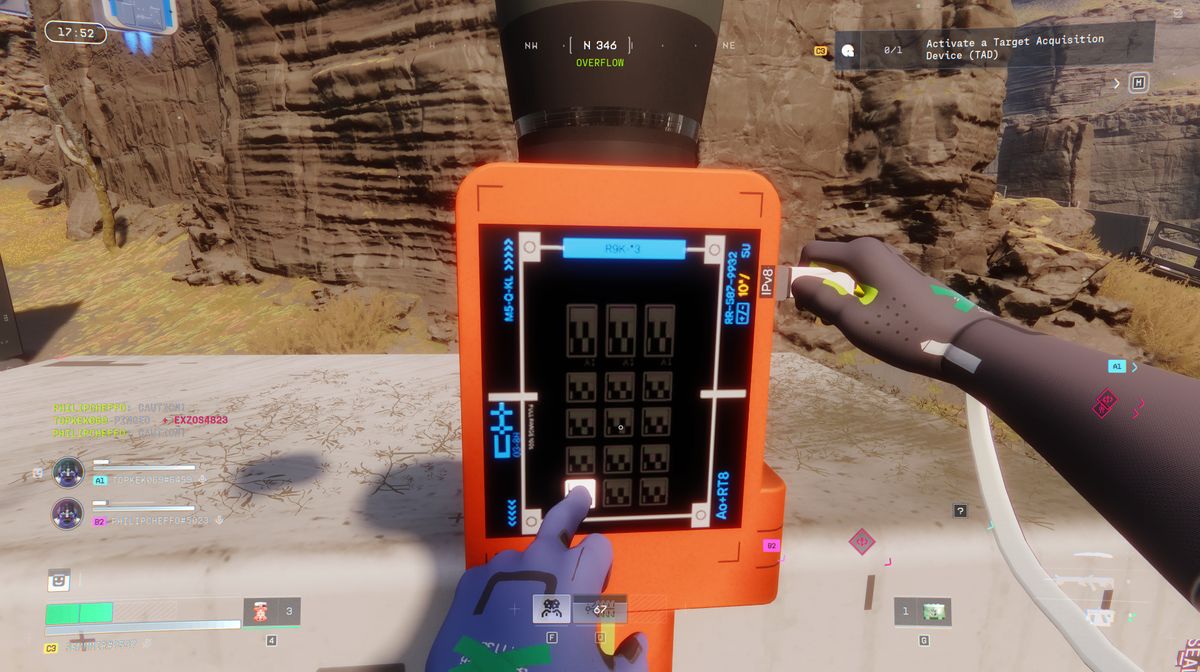Open the squad chat message log
The image size is (1200, 672).
120,421
